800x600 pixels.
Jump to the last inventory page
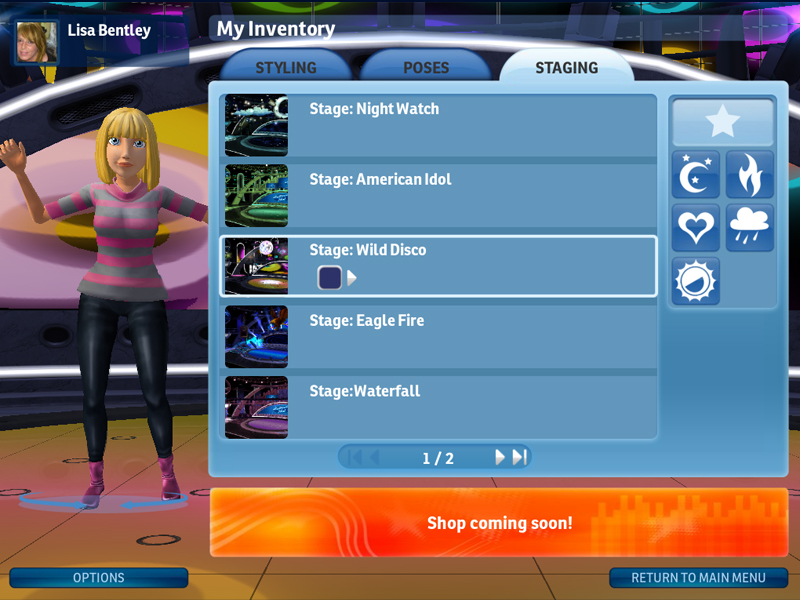click(519, 457)
